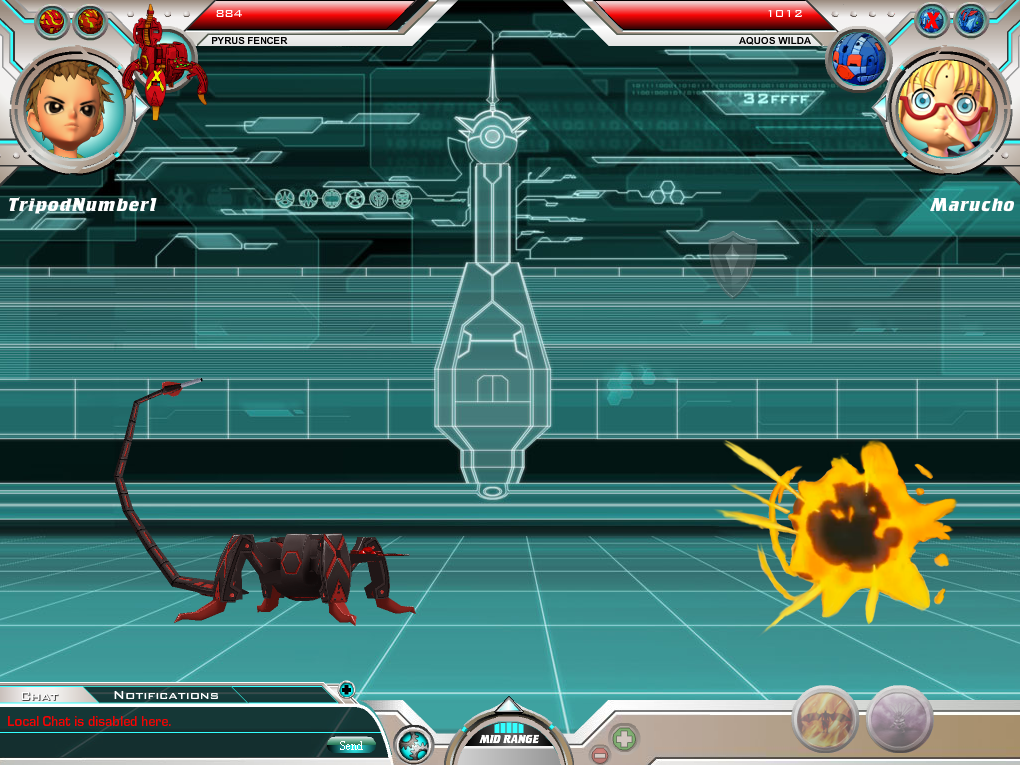Select the blue reserve Bakugan without an X

pyautogui.click(x=970, y=19)
